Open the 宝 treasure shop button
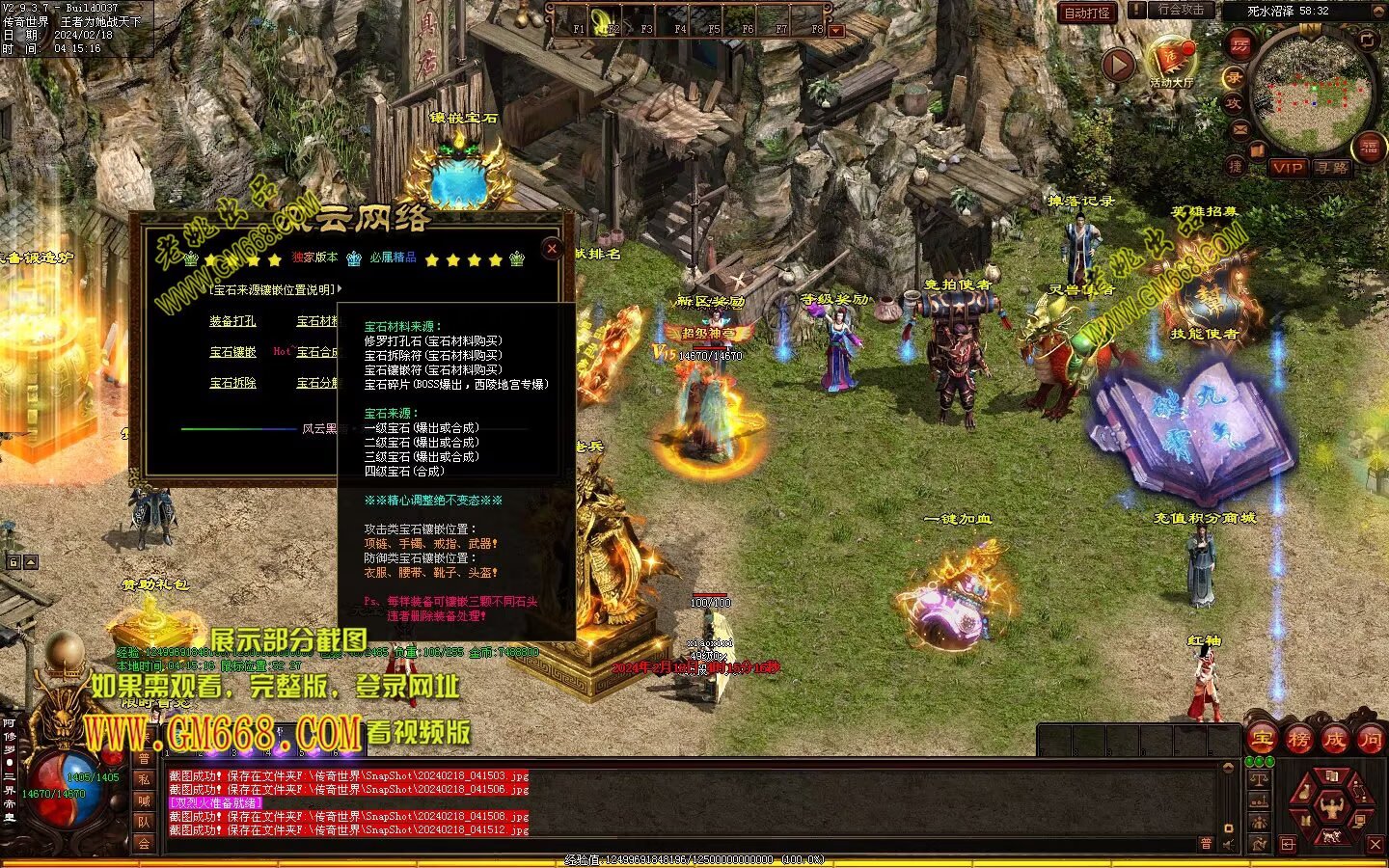 point(1263,740)
